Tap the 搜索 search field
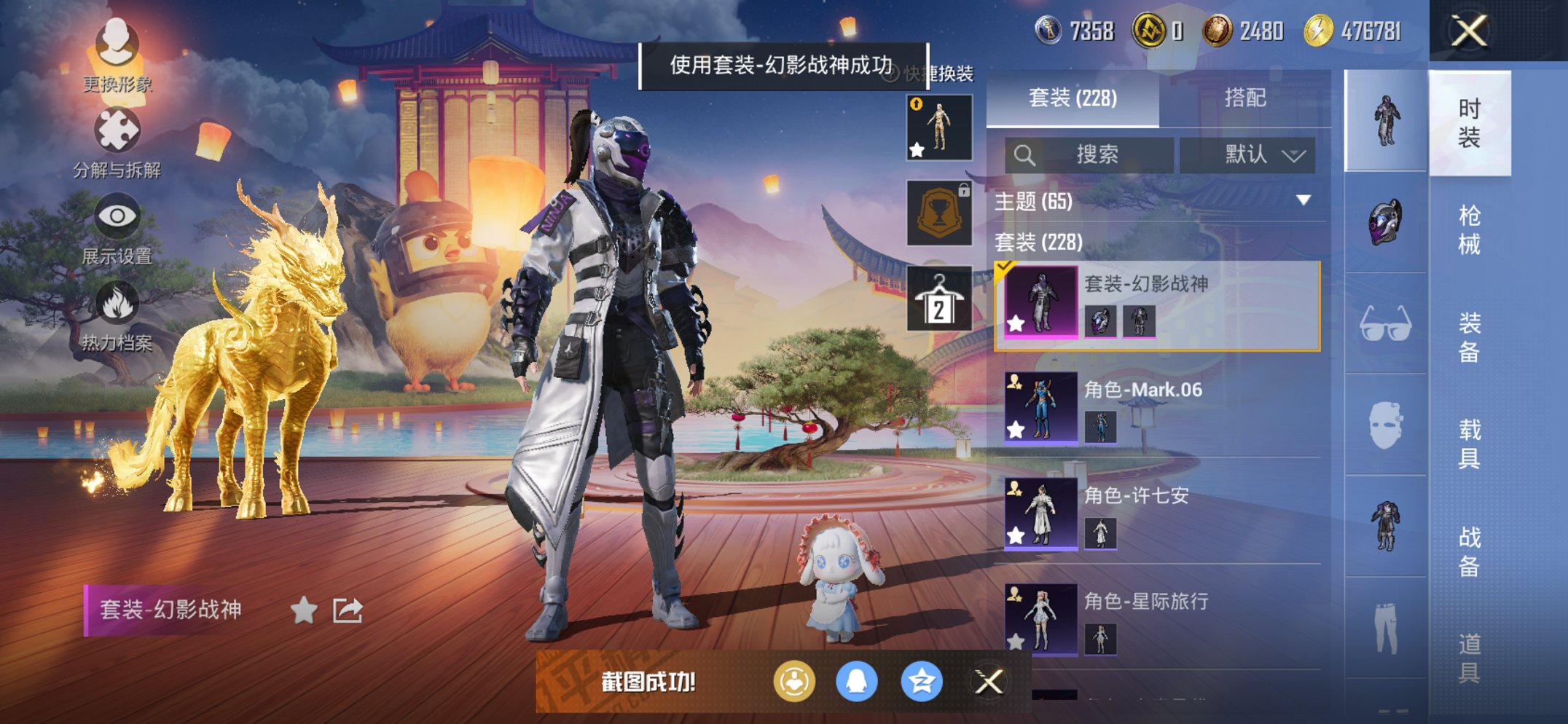The height and width of the screenshot is (724, 1568). click(1100, 155)
